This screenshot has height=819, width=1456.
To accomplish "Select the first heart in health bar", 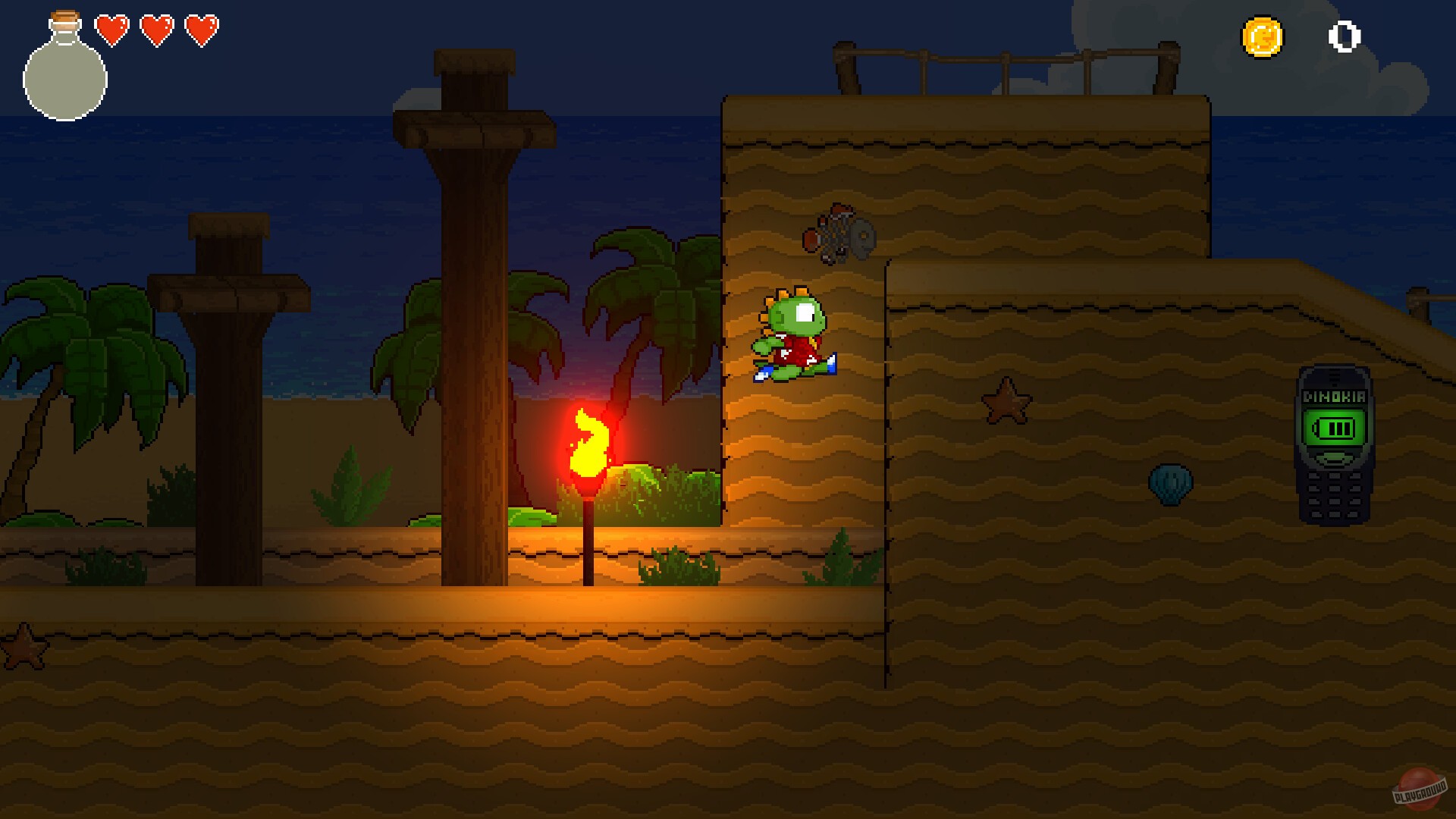I will pos(111,30).
